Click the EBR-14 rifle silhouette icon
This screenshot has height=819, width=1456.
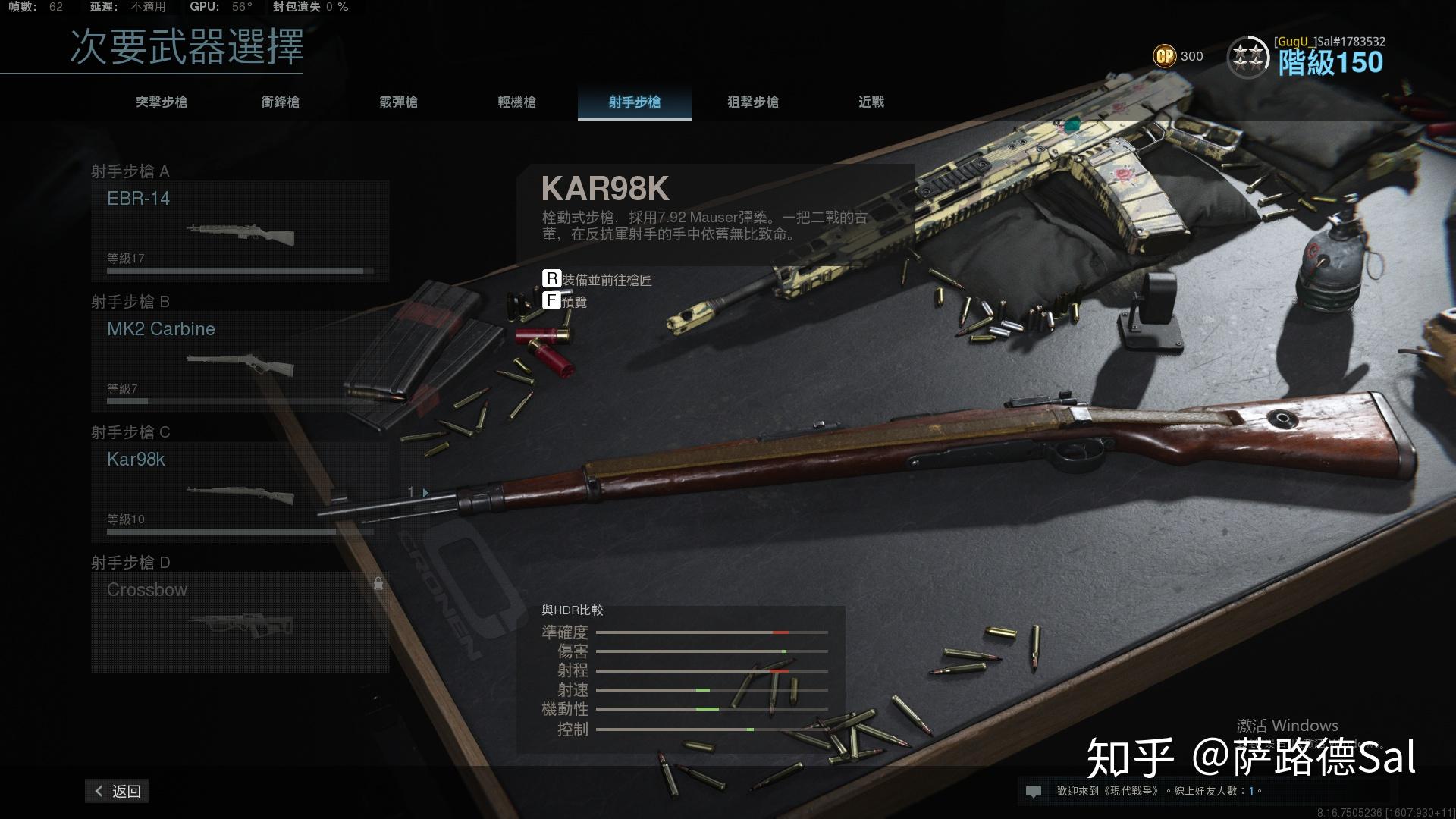tap(241, 235)
